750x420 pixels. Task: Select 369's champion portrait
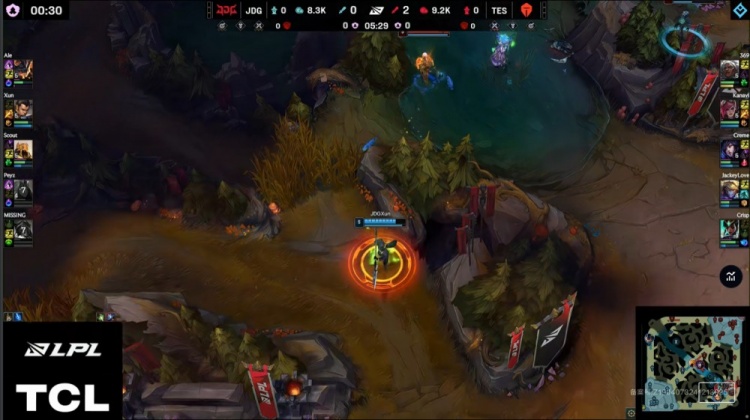[x=729, y=71]
